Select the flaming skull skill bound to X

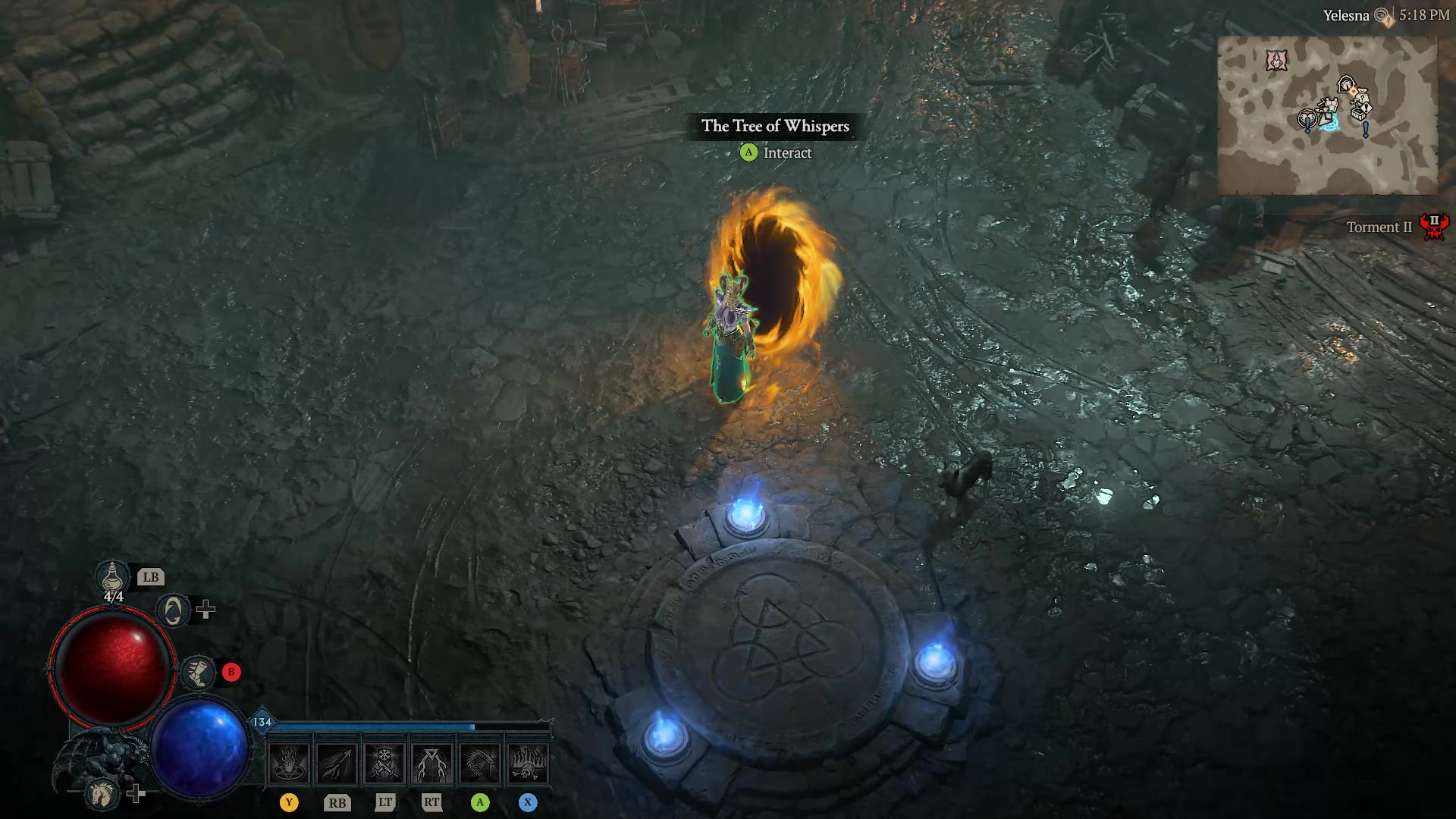point(528,764)
